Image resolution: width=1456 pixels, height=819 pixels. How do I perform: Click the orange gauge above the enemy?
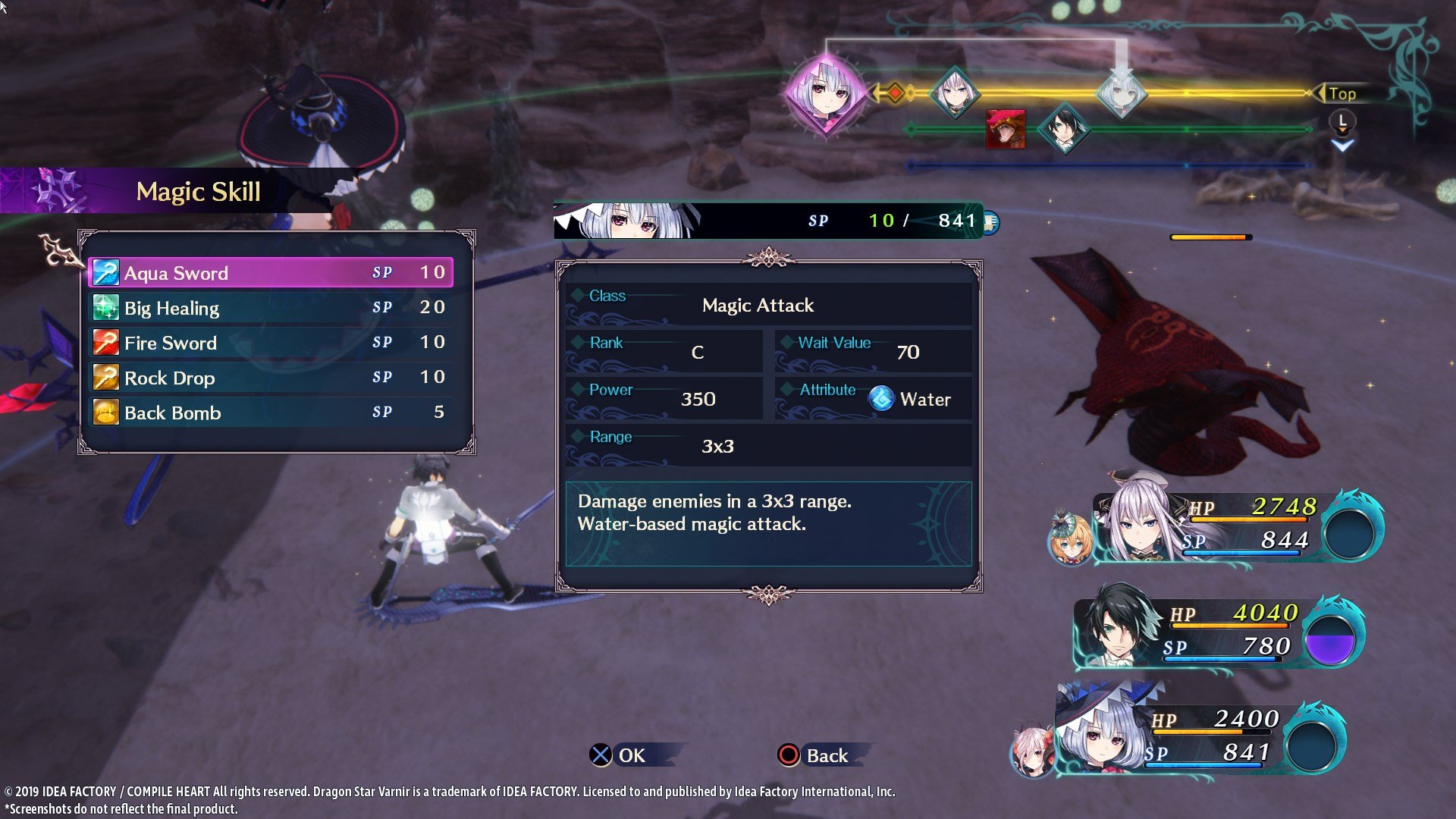[1211, 237]
